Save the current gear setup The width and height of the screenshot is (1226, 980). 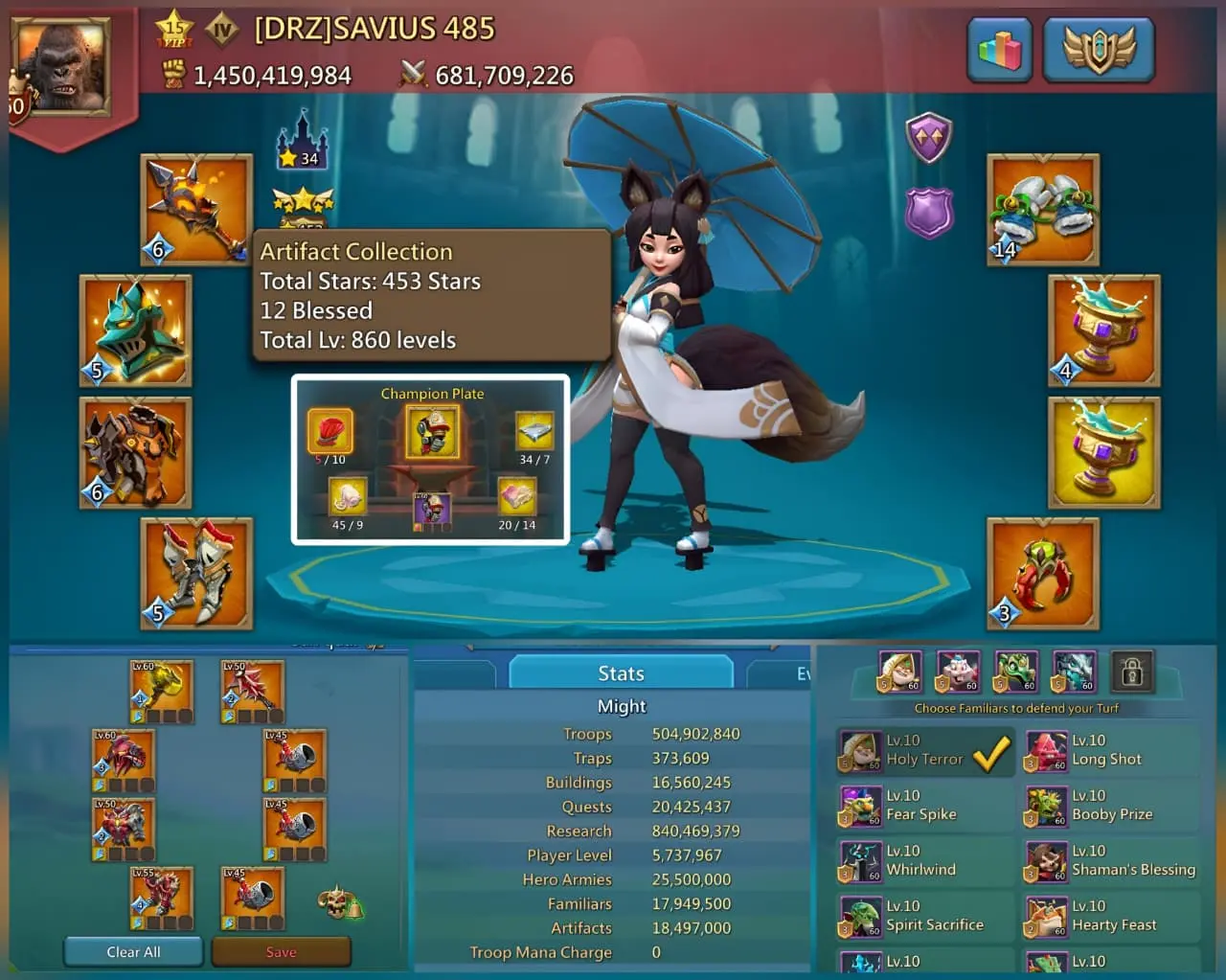click(x=281, y=951)
